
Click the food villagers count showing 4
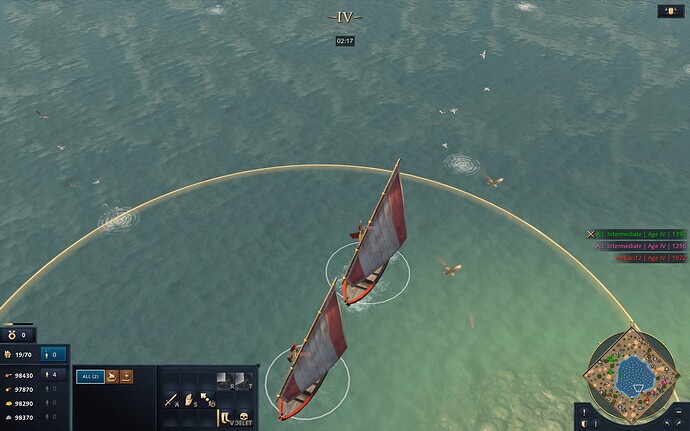click(x=55, y=376)
